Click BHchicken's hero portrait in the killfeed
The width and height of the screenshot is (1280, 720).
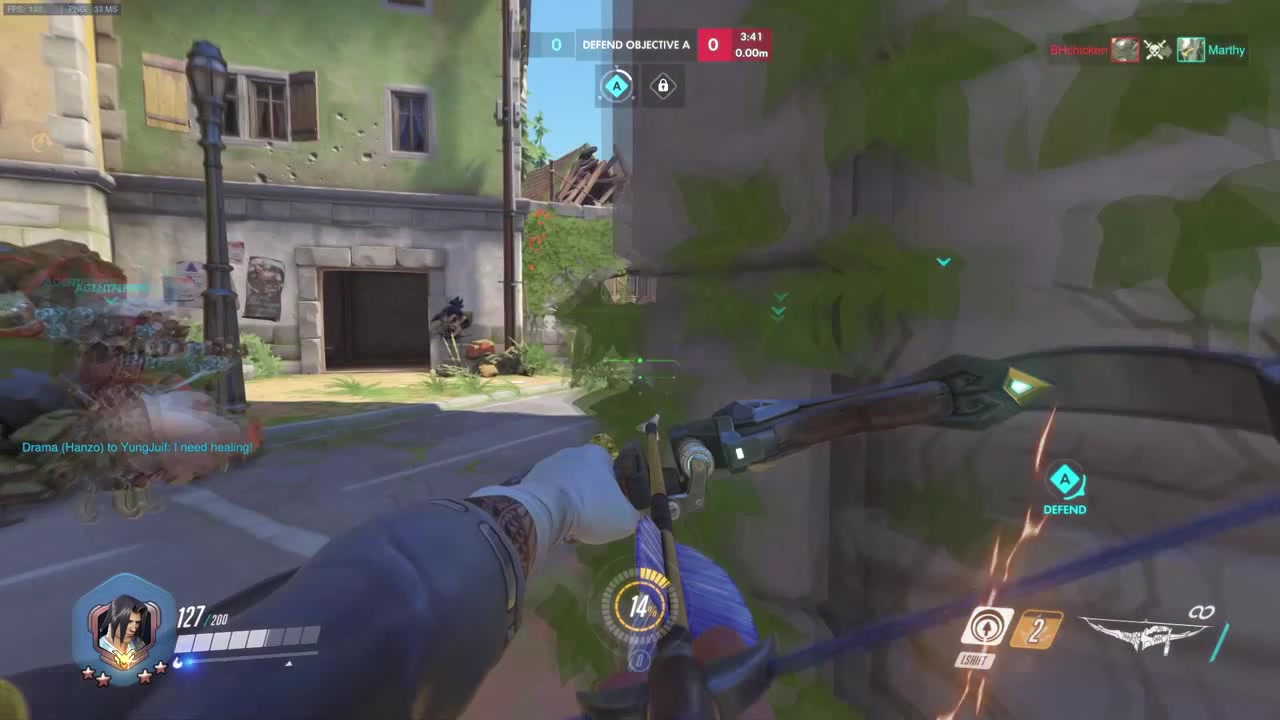click(x=1124, y=50)
